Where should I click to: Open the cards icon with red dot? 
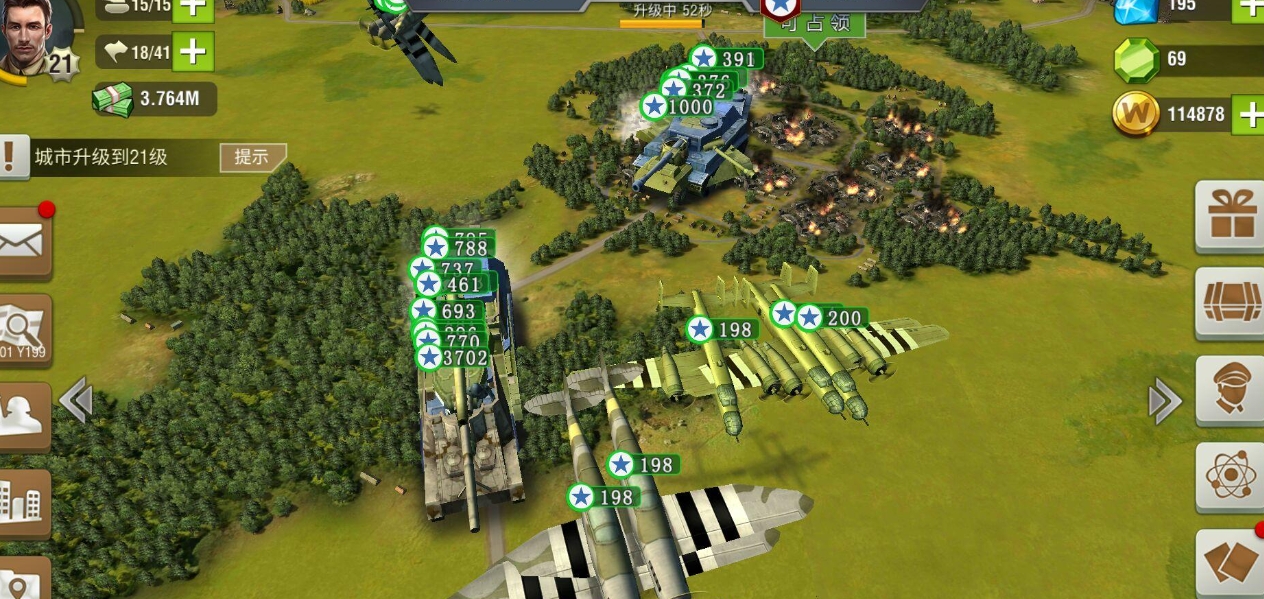click(1230, 562)
